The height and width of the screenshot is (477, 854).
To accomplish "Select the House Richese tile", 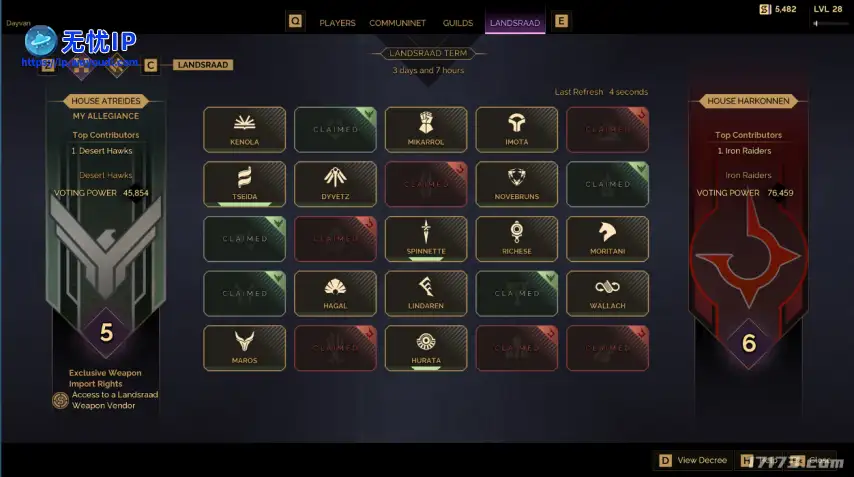I will pos(517,239).
